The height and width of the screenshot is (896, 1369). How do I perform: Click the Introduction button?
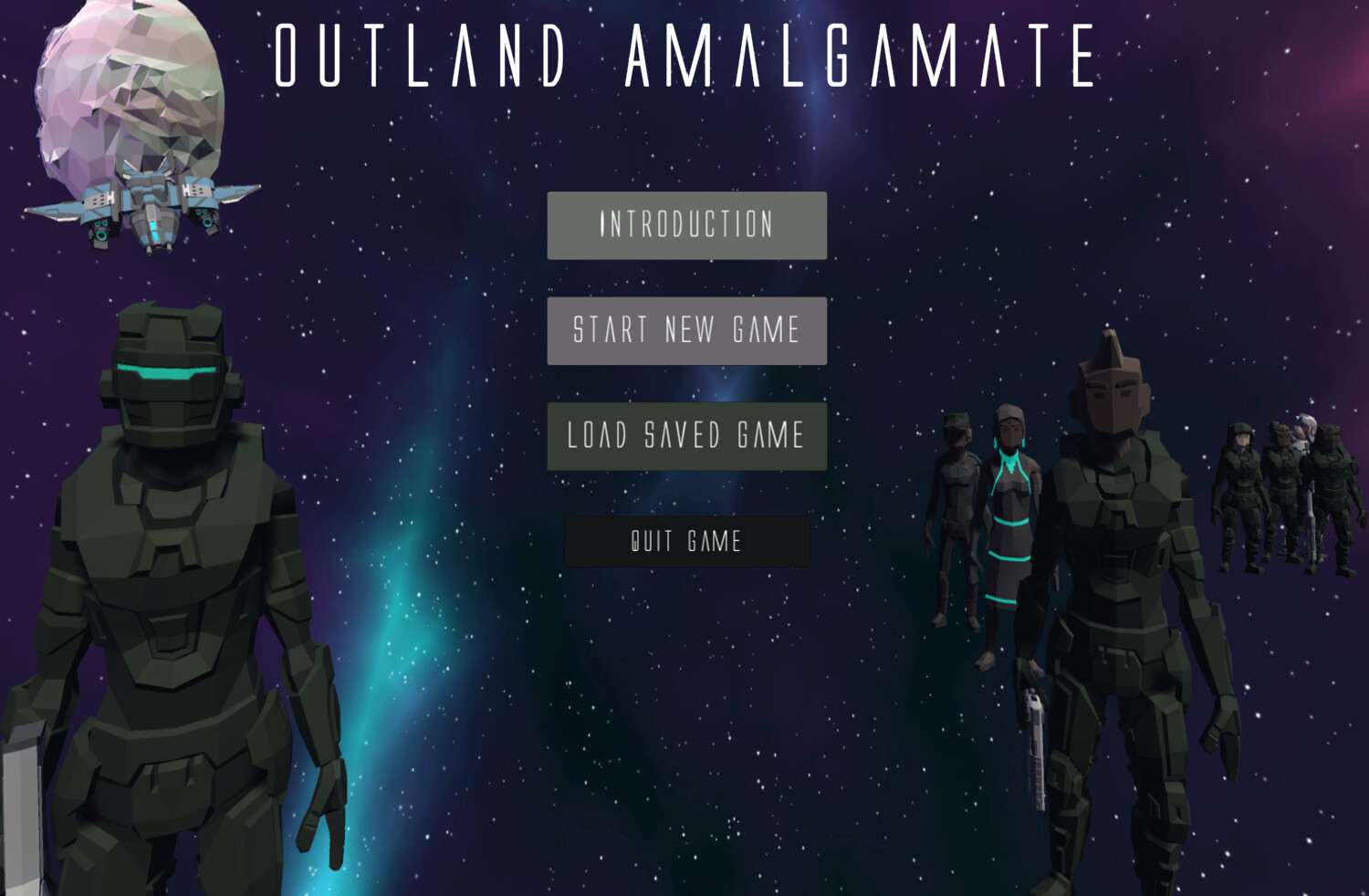[x=685, y=224]
